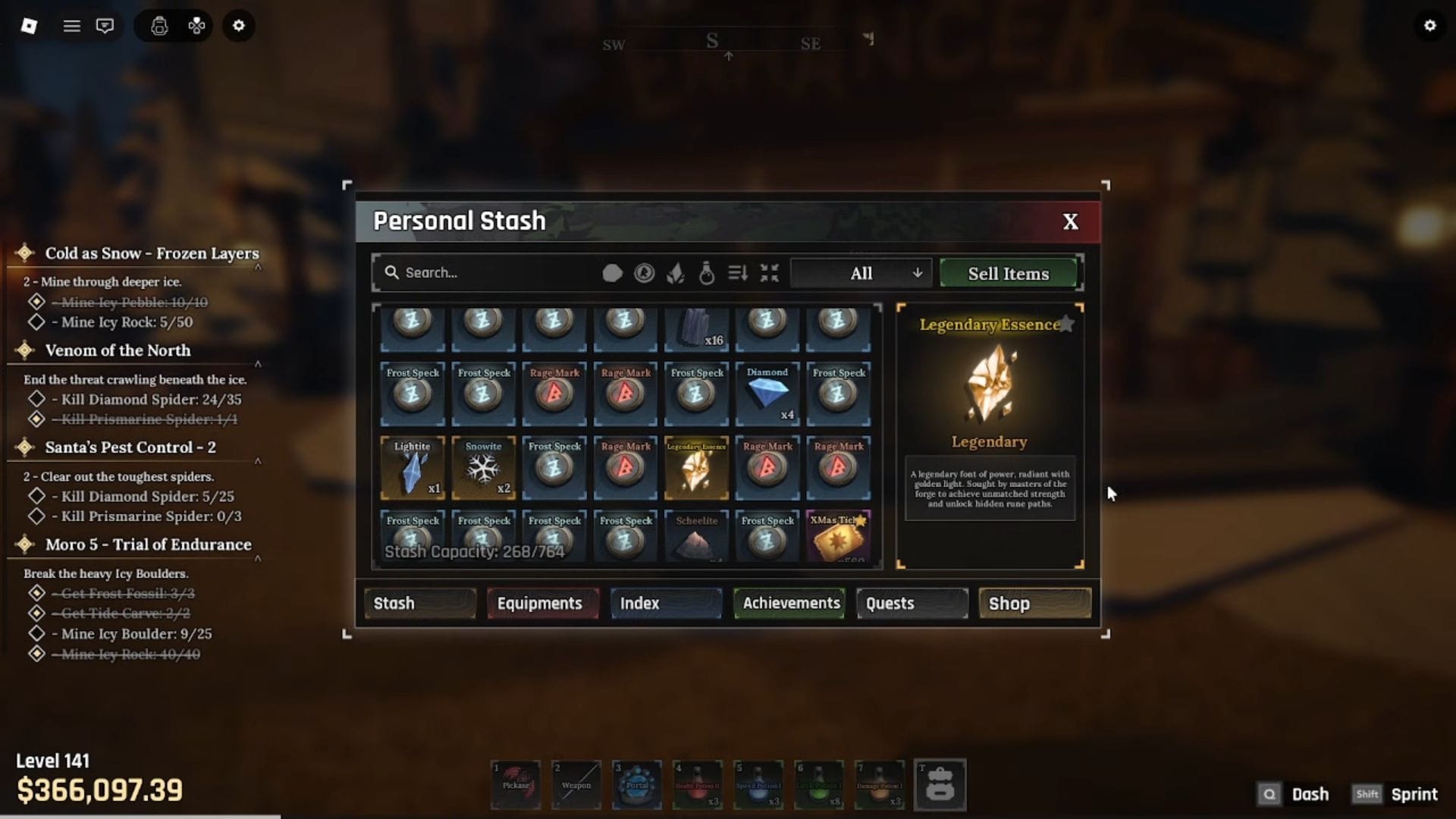Toggle Sprint with the shift indicator

pos(1367,794)
